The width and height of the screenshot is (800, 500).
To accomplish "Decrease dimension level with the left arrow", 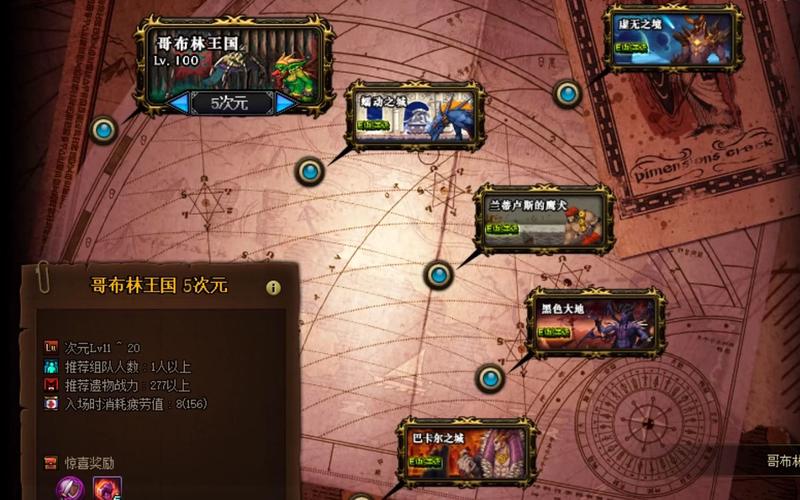I will (x=179, y=103).
